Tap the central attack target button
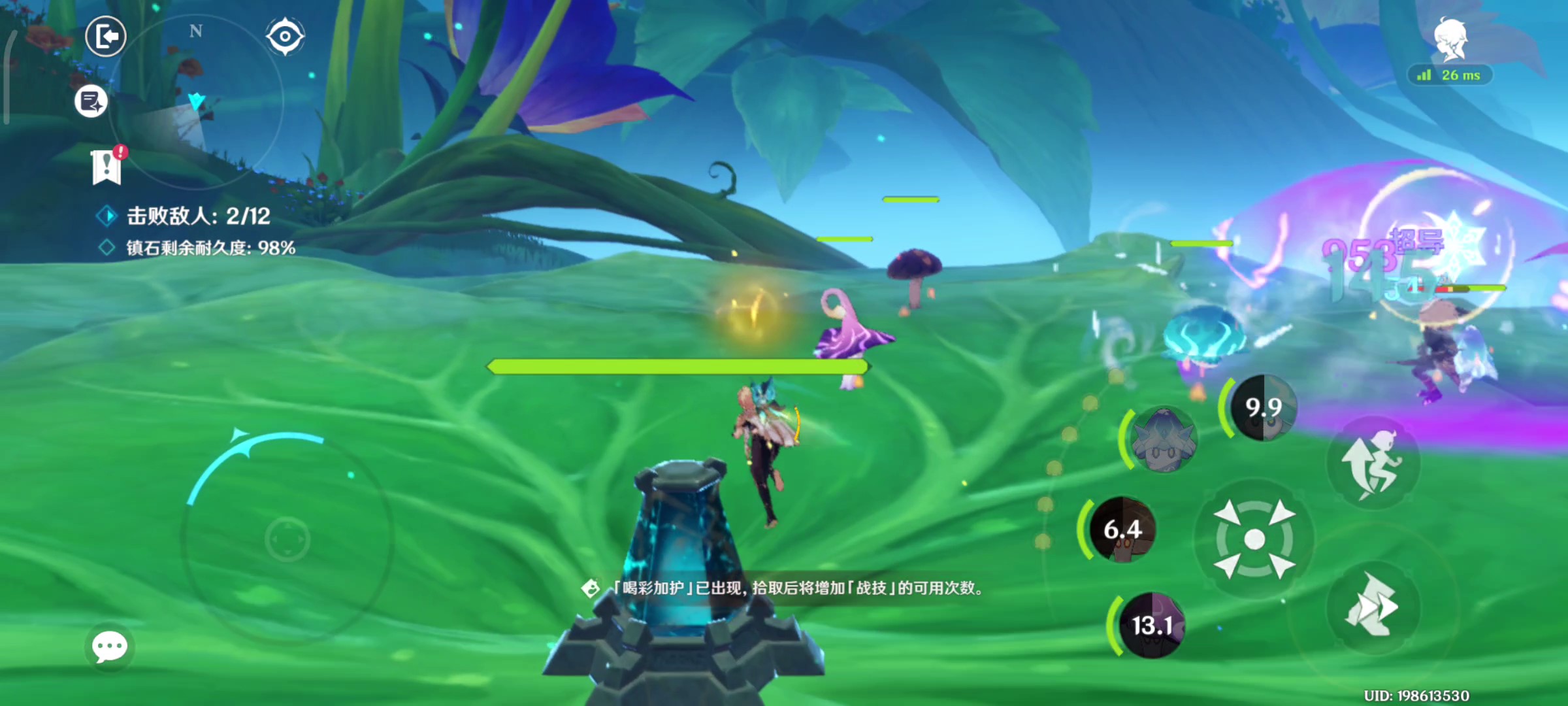Image resolution: width=1568 pixels, height=706 pixels. [x=1254, y=539]
